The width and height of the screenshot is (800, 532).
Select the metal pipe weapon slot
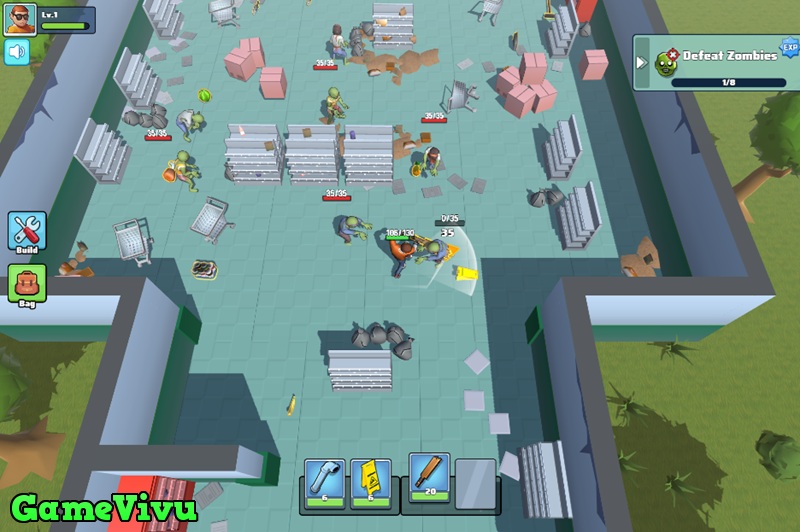point(326,480)
